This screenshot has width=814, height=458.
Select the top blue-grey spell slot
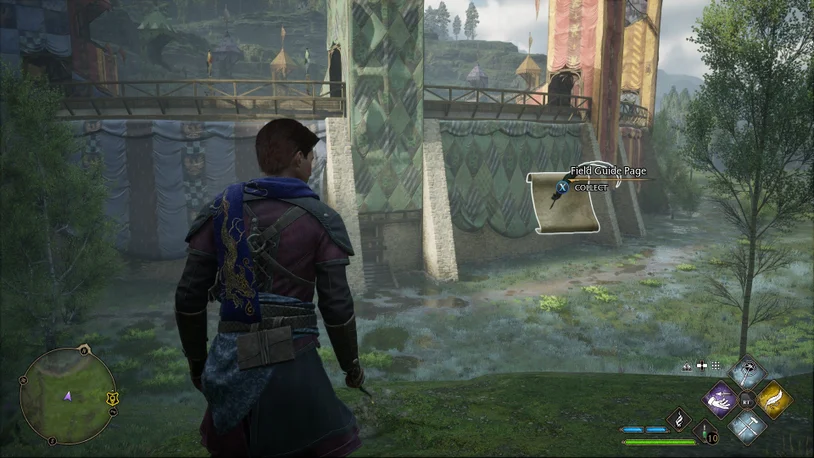pos(747,374)
